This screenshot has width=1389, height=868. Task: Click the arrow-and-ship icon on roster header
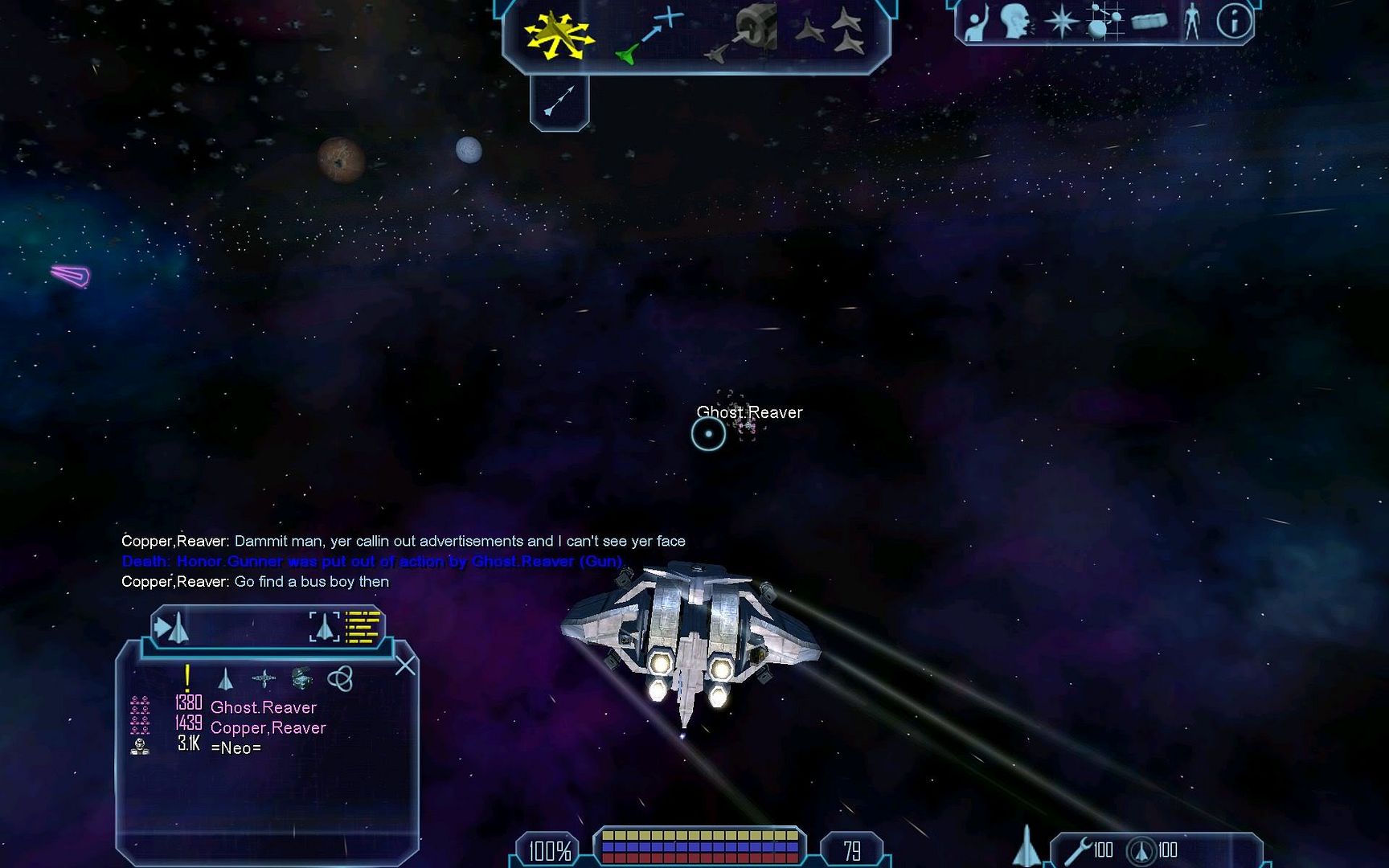click(171, 628)
